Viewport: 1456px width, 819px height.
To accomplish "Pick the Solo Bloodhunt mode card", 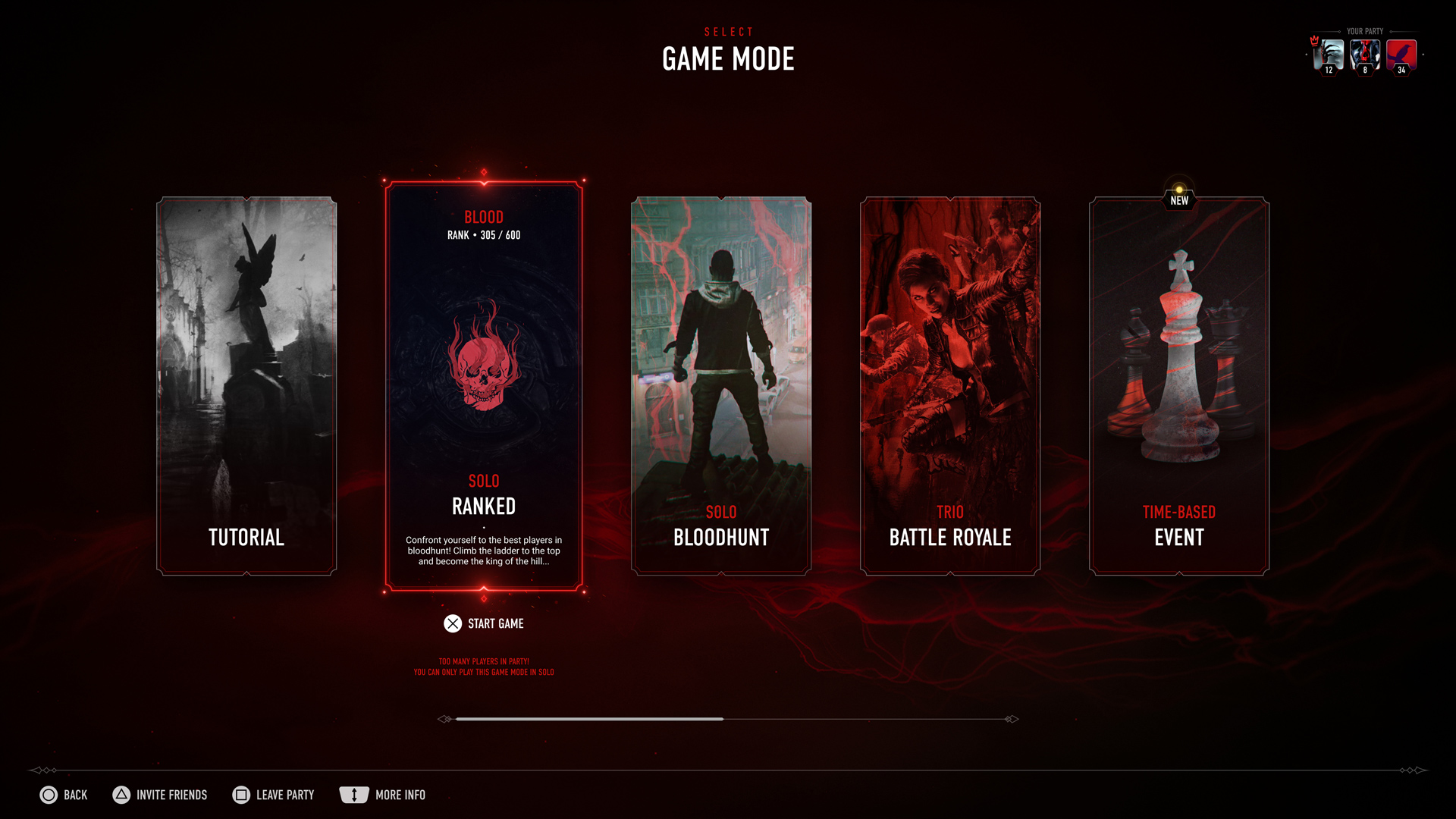I will coord(721,385).
